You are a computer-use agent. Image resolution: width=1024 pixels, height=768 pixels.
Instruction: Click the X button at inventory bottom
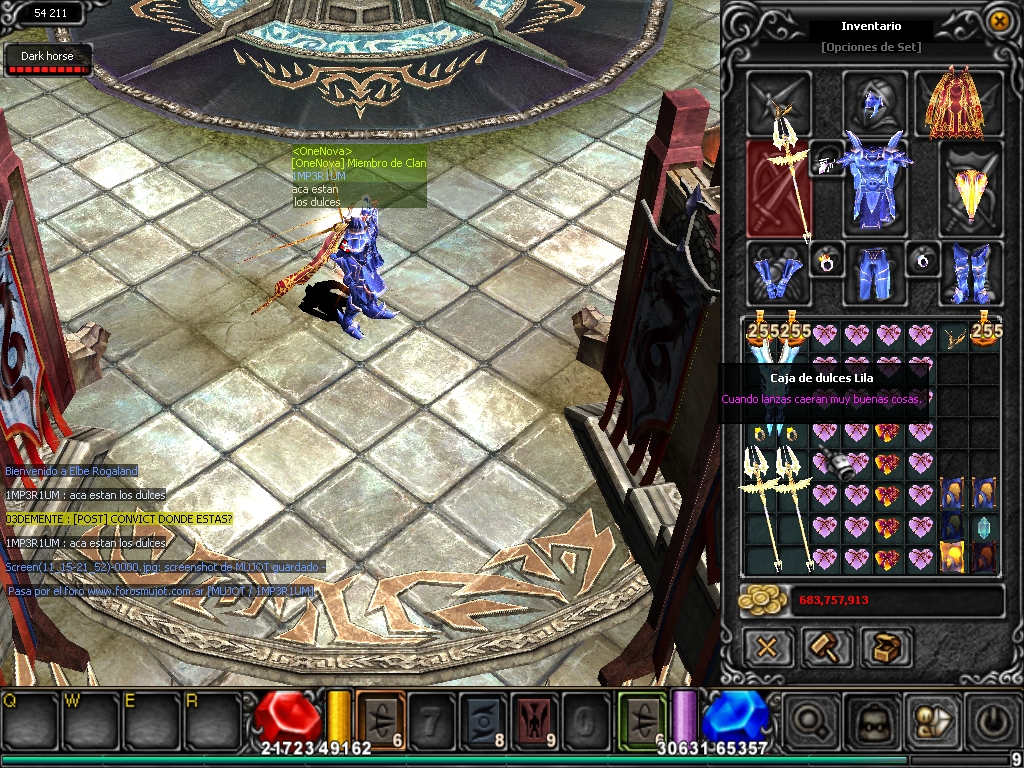[x=767, y=647]
